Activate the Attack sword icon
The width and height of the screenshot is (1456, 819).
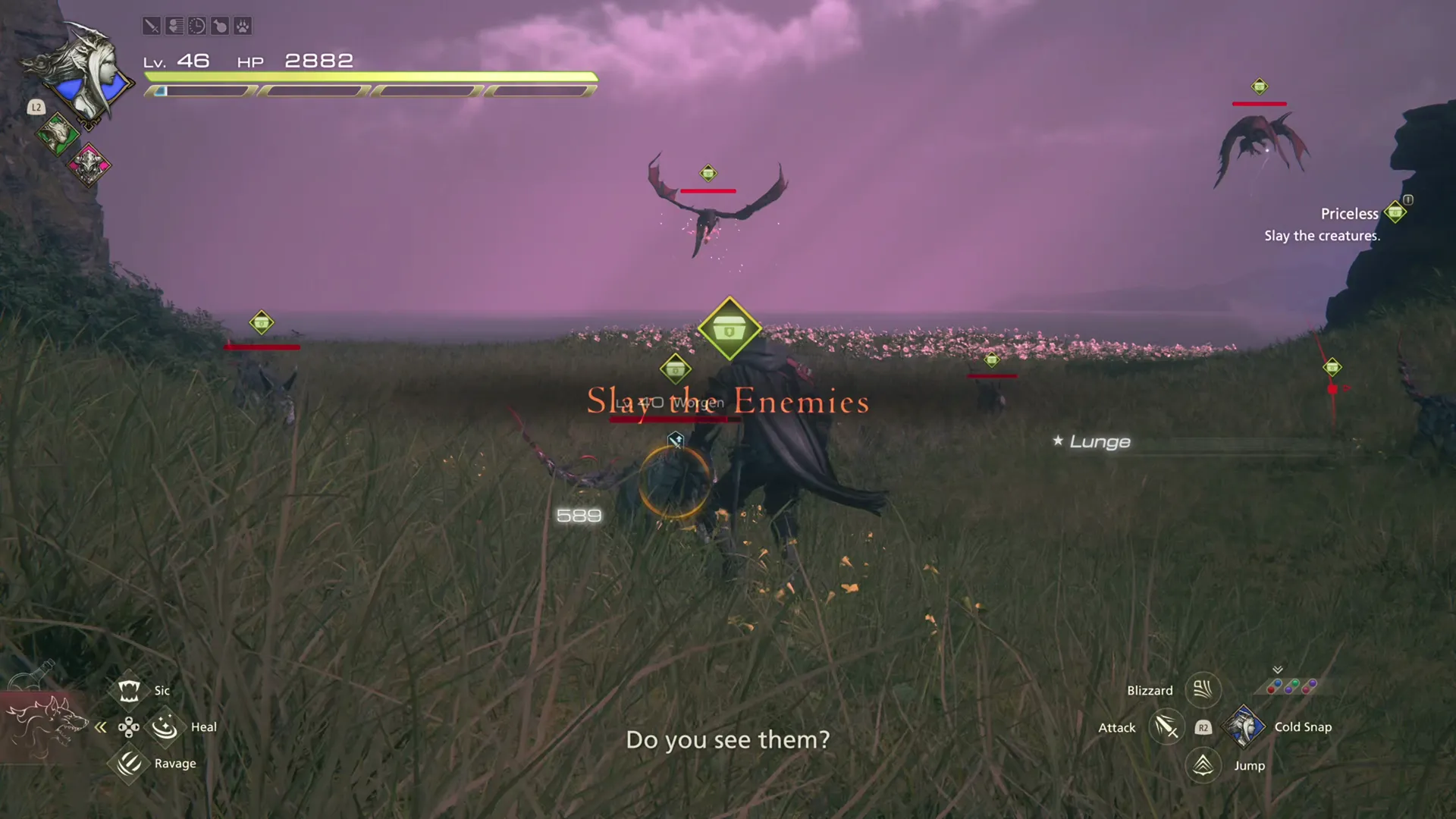1166,726
